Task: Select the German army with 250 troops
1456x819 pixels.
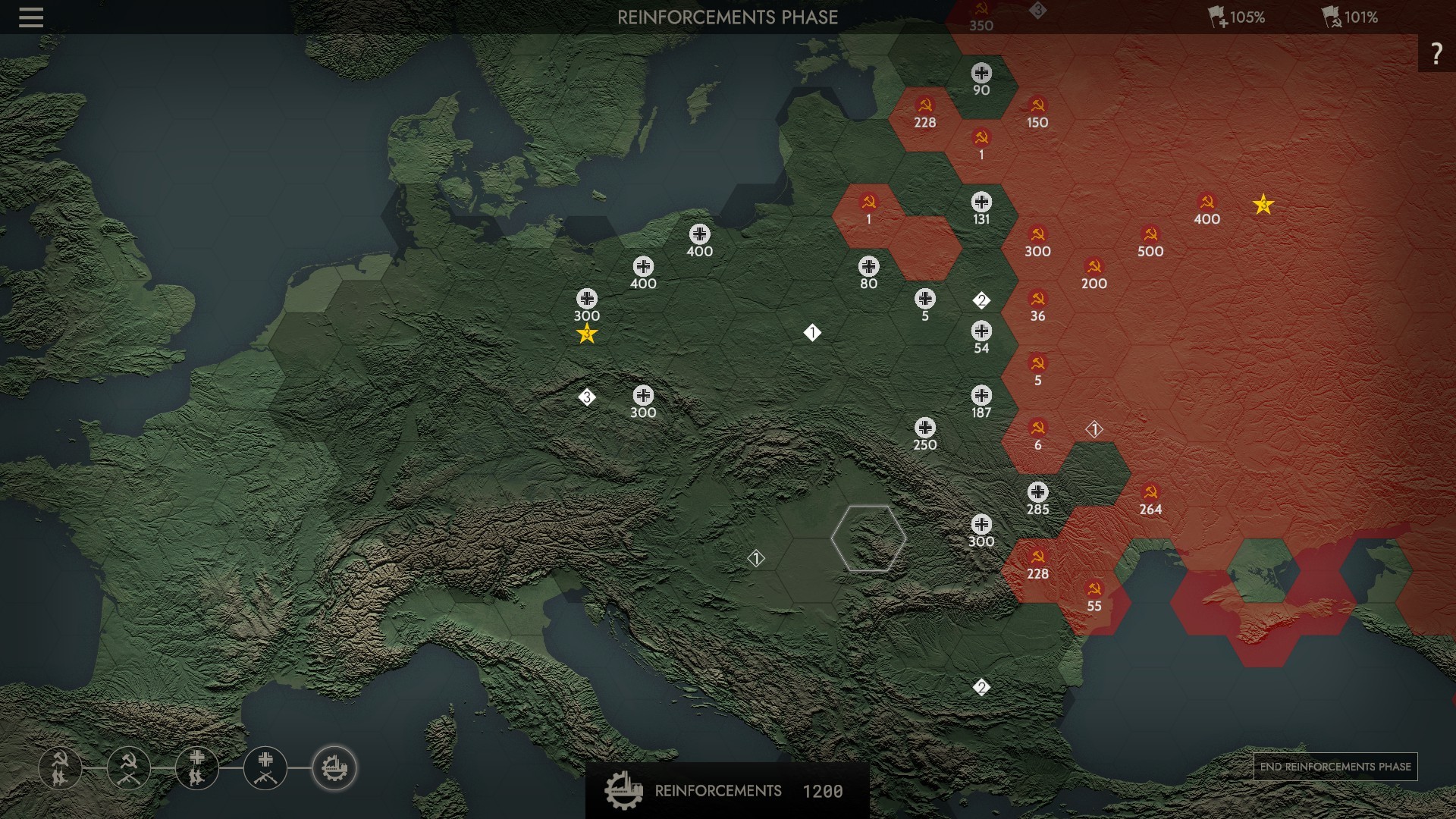Action: 924,428
